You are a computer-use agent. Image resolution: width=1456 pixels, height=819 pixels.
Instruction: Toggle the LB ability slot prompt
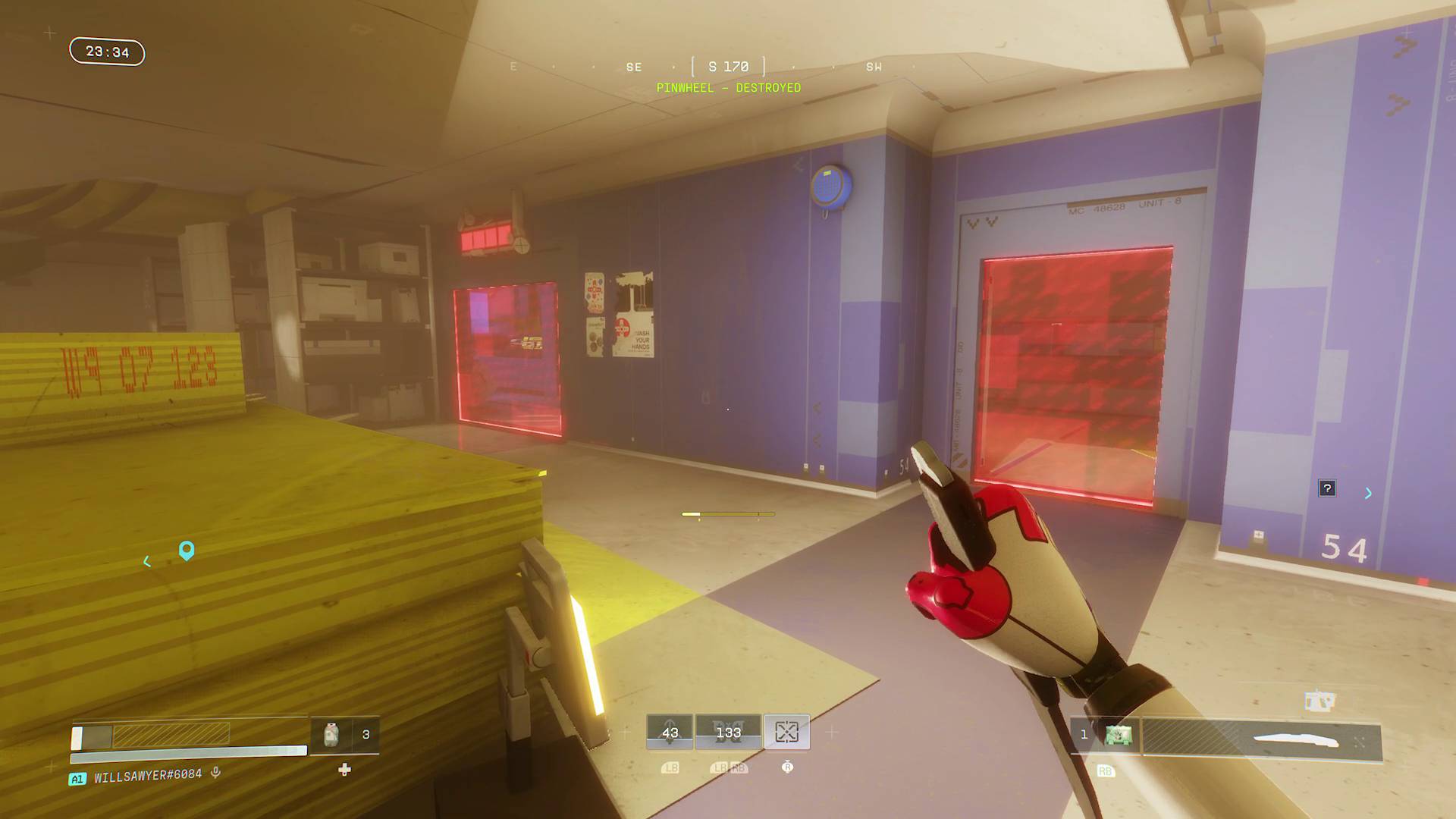click(670, 768)
